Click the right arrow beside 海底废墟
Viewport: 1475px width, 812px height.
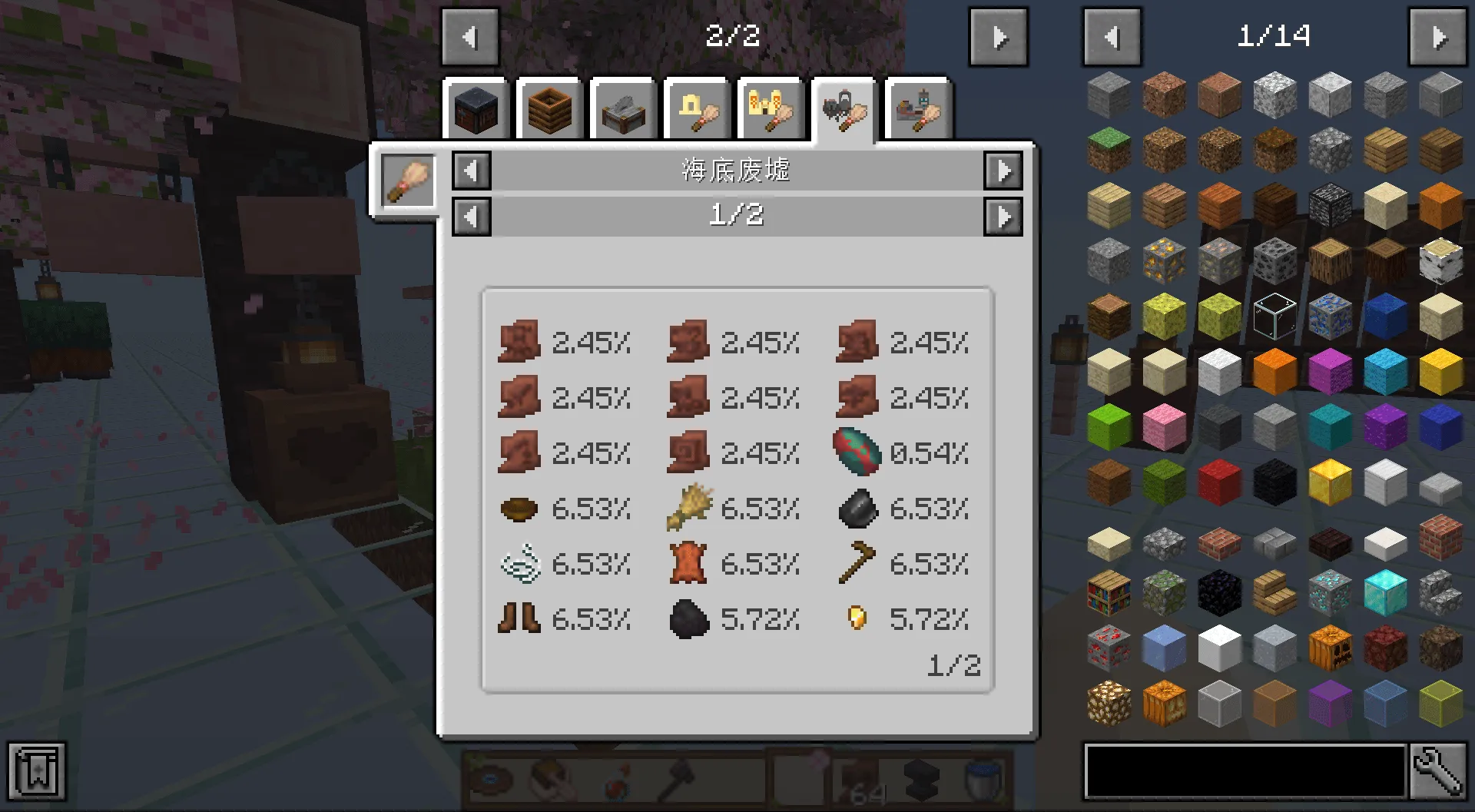[x=1004, y=171]
